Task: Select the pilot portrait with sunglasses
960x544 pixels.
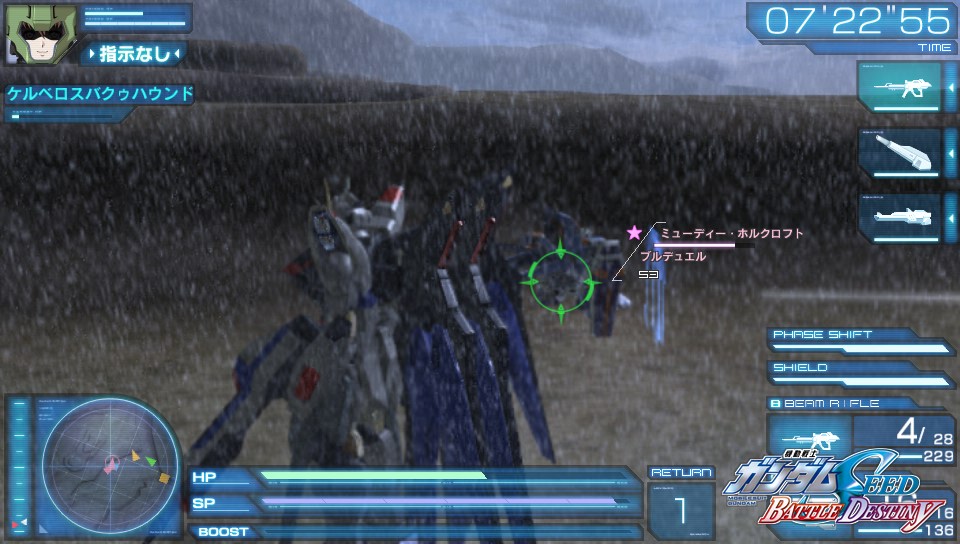Action: pyautogui.click(x=30, y=32)
